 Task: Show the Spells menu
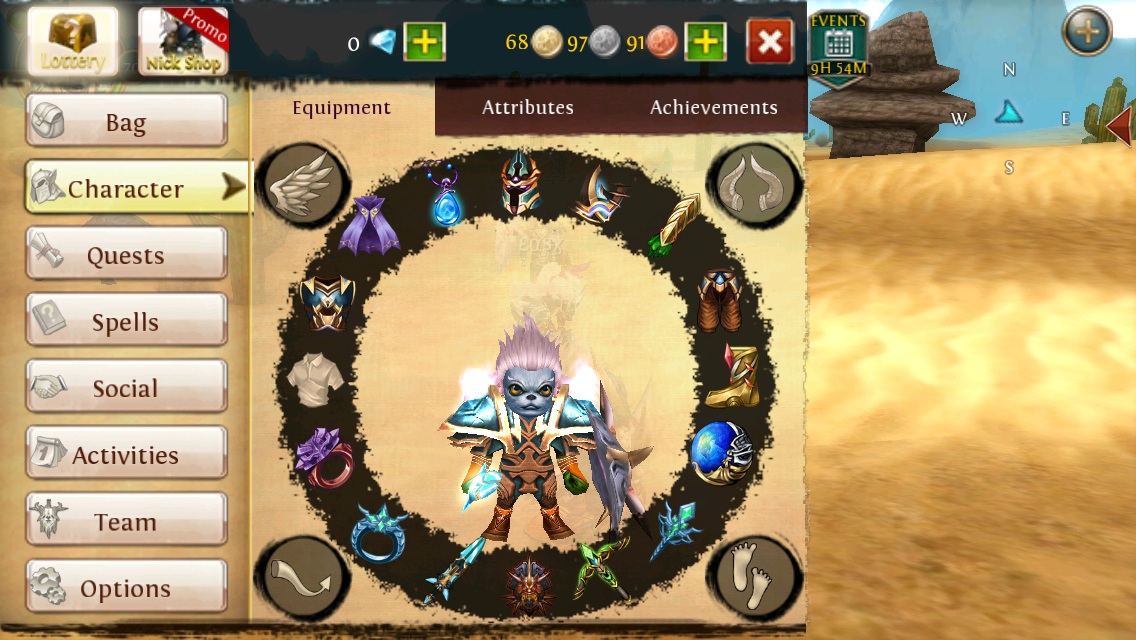coord(126,322)
